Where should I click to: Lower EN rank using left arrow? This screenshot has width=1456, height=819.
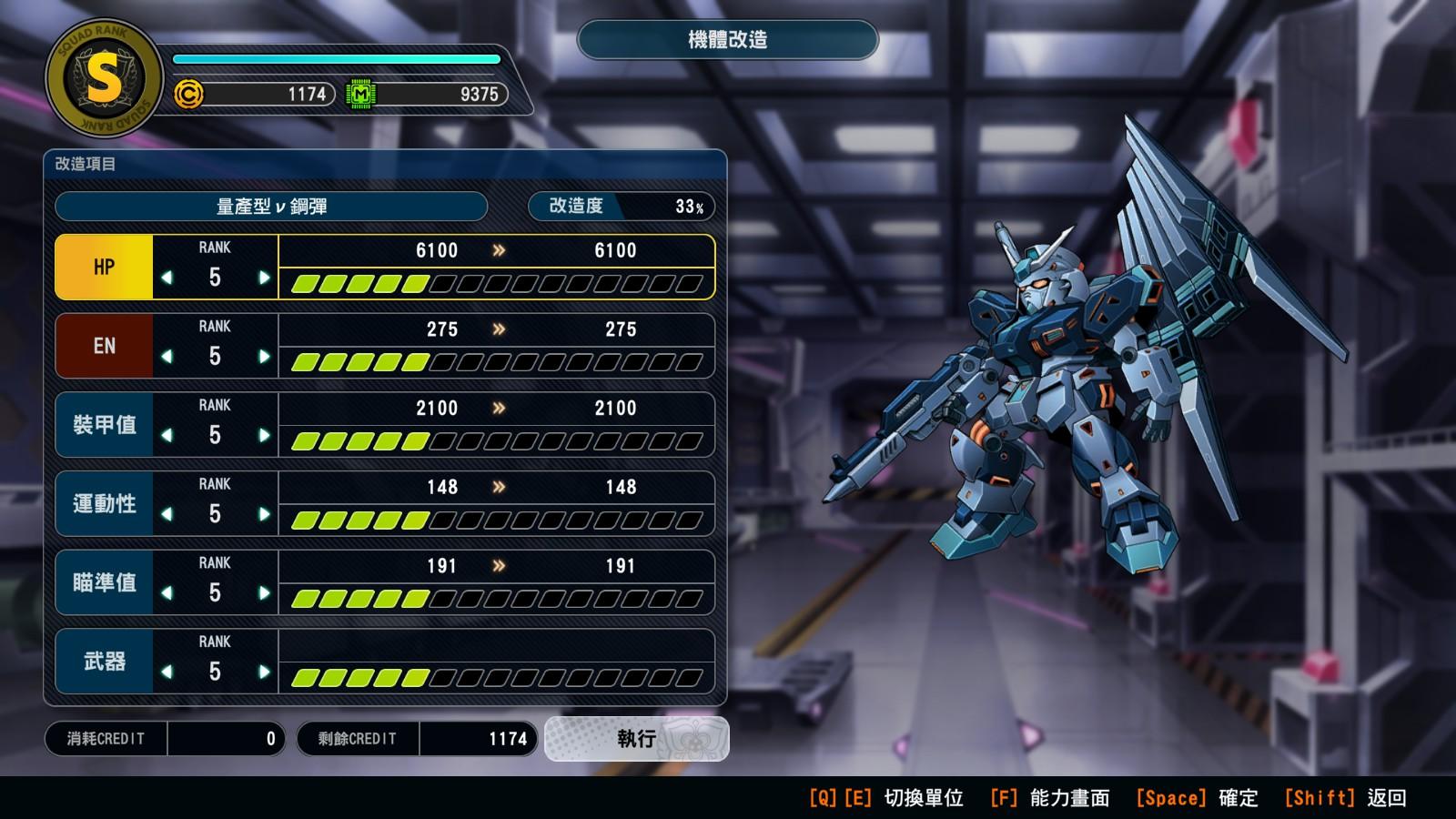(x=167, y=357)
